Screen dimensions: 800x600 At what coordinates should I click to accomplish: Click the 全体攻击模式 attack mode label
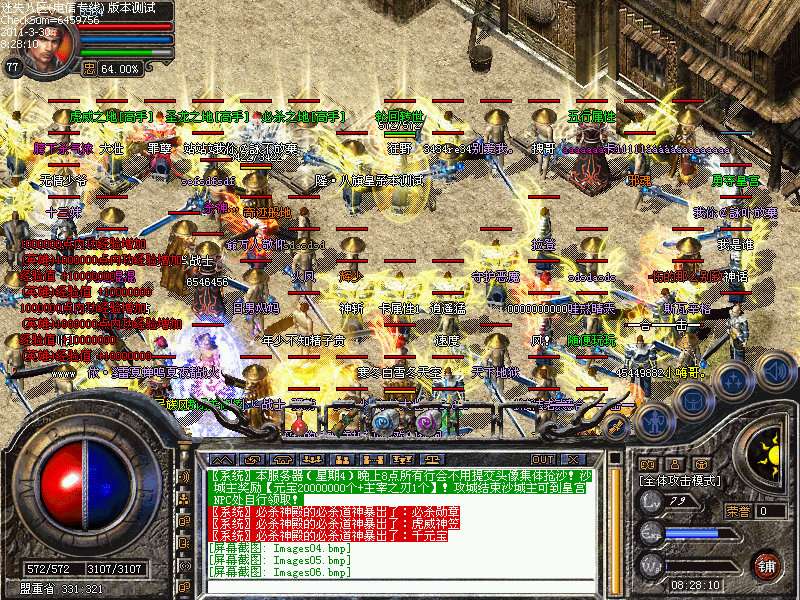tap(680, 482)
